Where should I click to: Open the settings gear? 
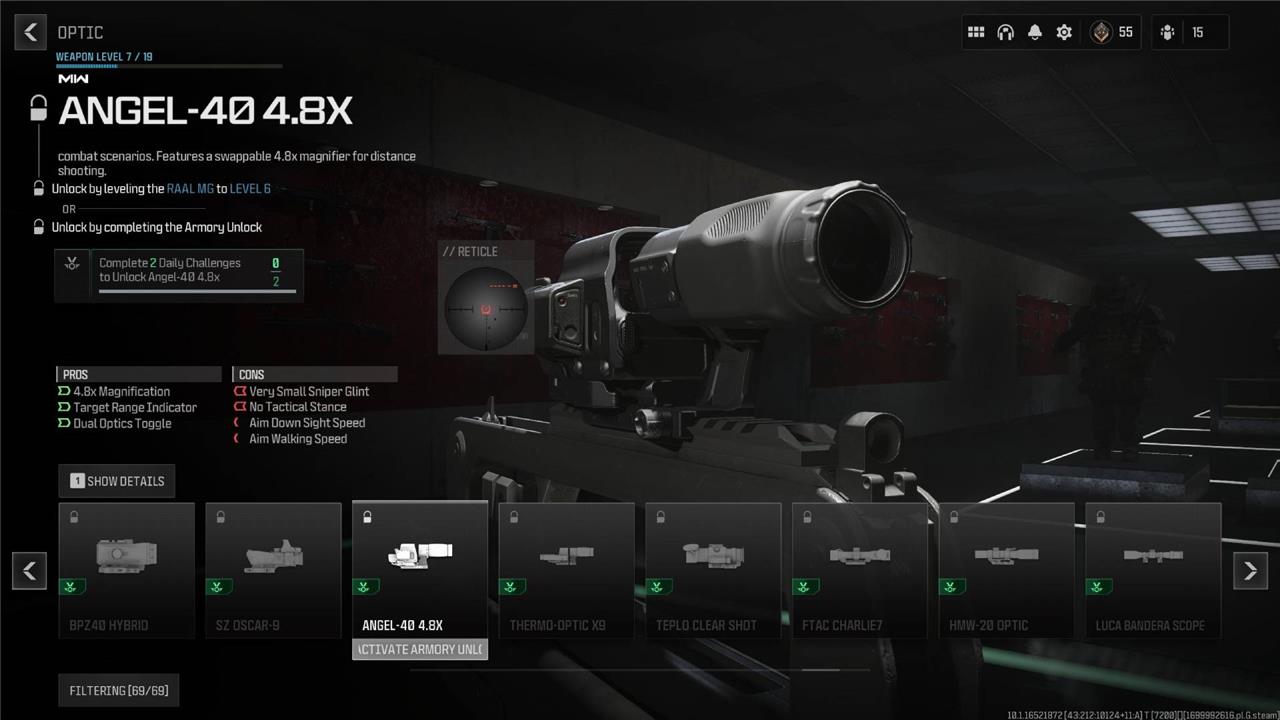(x=1064, y=32)
